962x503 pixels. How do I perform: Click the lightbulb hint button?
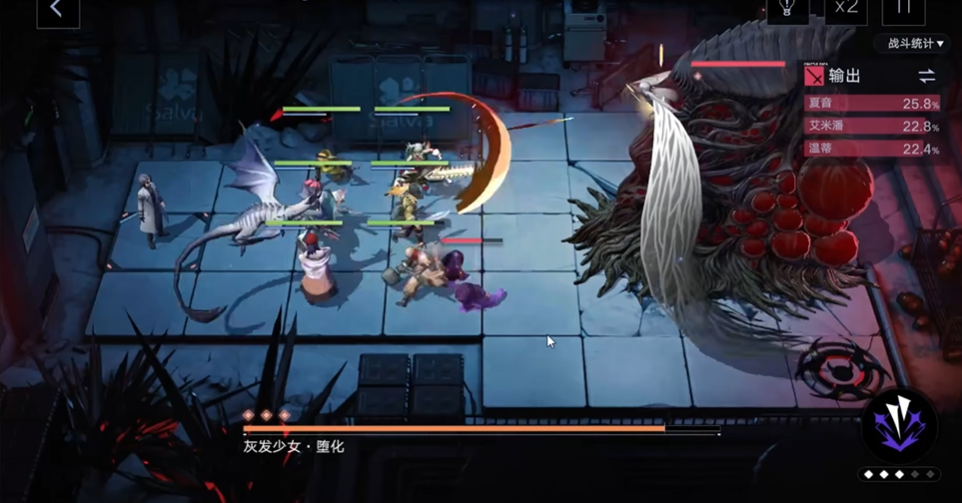tap(787, 8)
